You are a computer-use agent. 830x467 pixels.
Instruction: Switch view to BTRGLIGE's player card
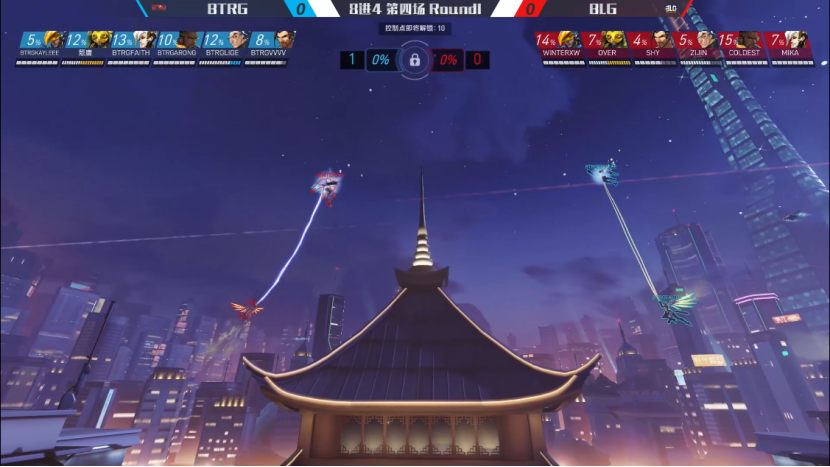click(x=225, y=47)
